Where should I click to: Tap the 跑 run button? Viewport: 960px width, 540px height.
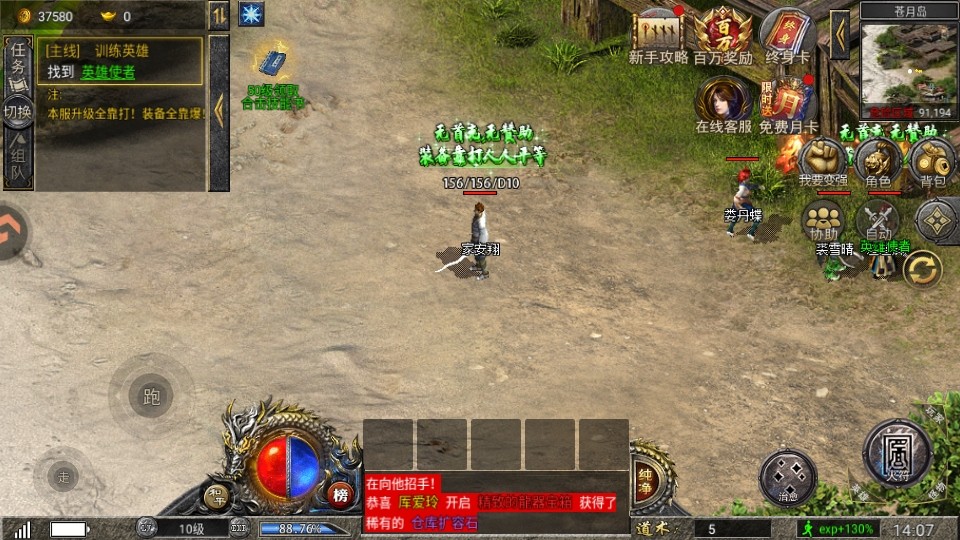click(151, 397)
